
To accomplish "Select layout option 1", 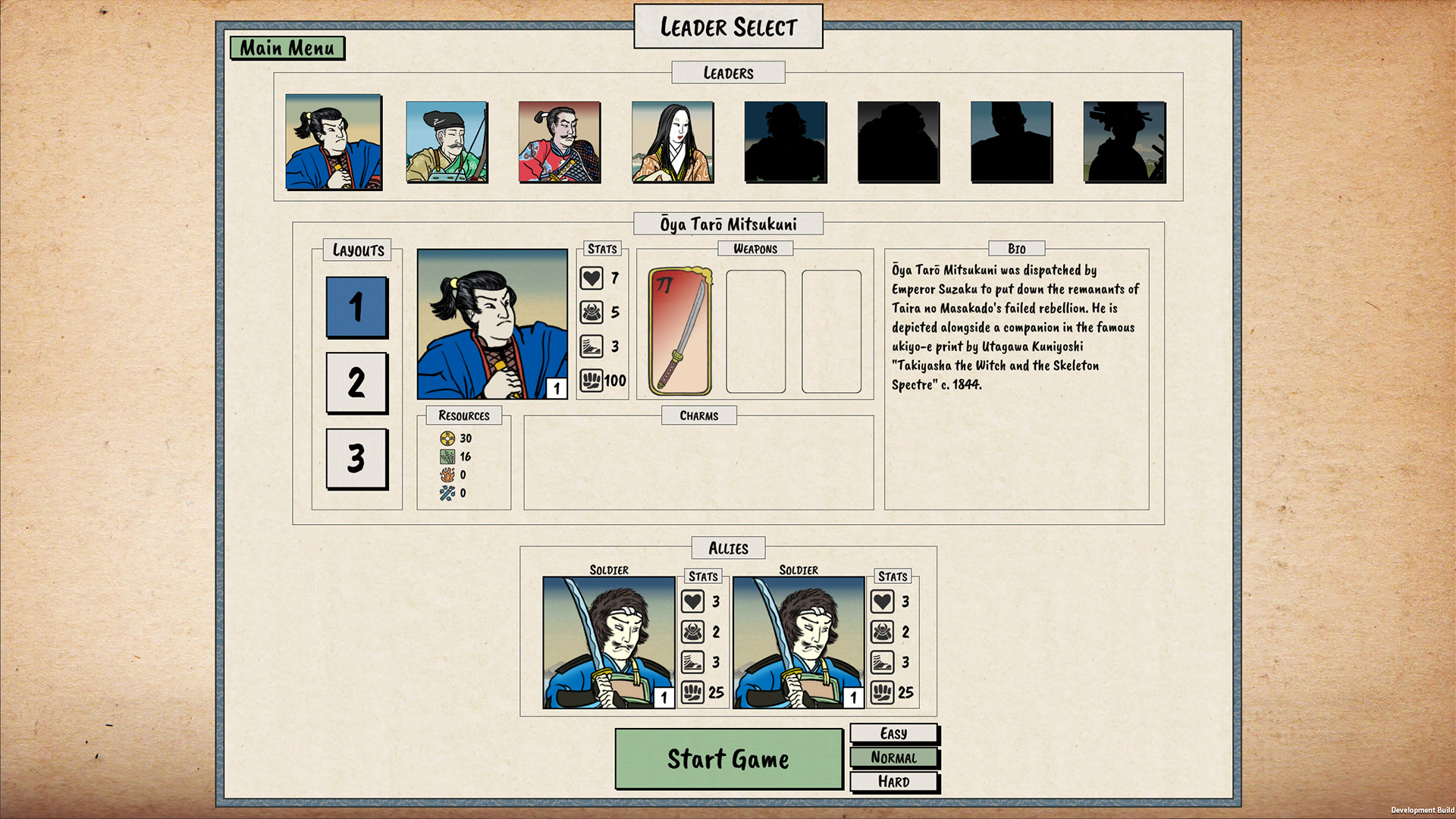I will [x=356, y=309].
